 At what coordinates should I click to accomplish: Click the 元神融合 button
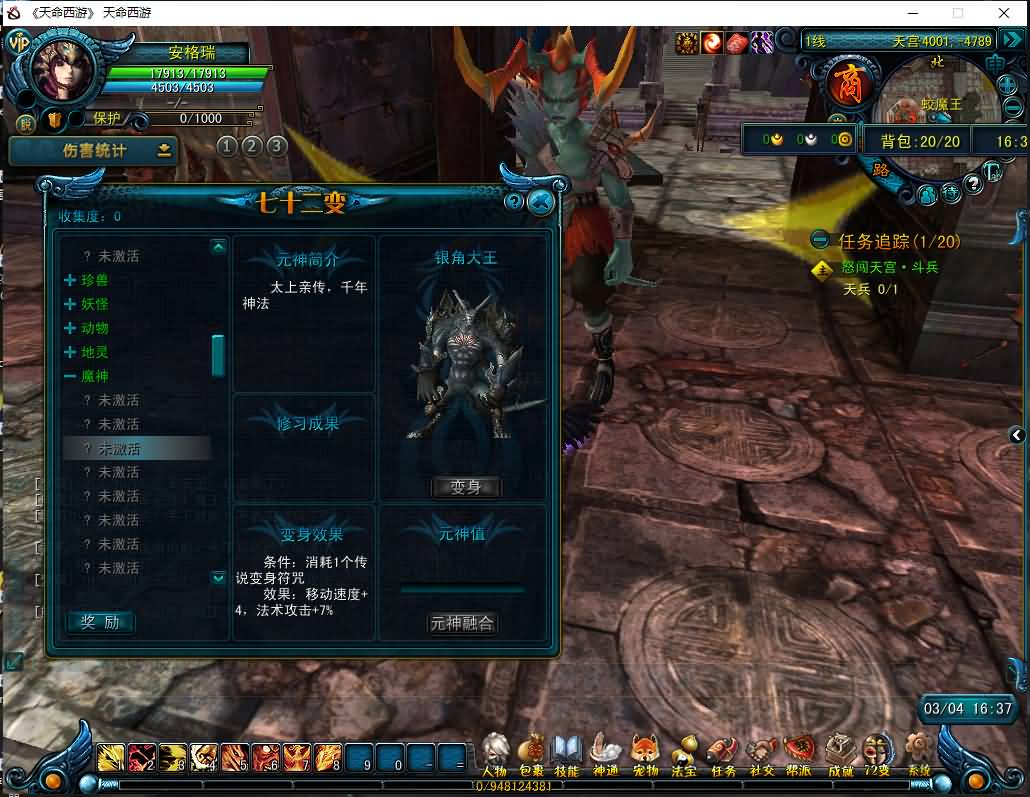[462, 623]
